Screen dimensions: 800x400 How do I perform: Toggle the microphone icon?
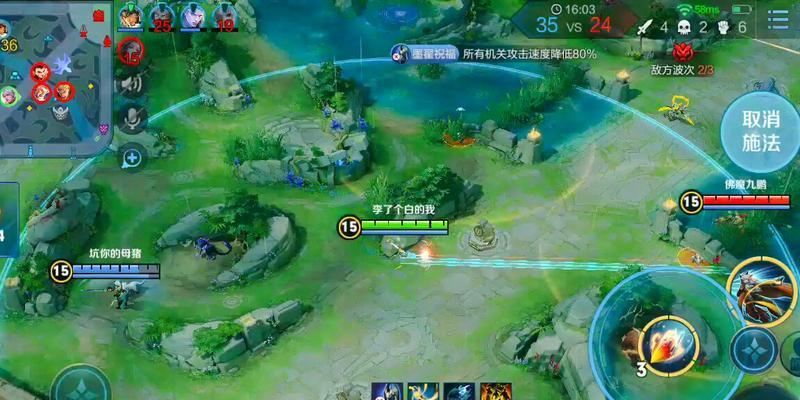[131, 118]
